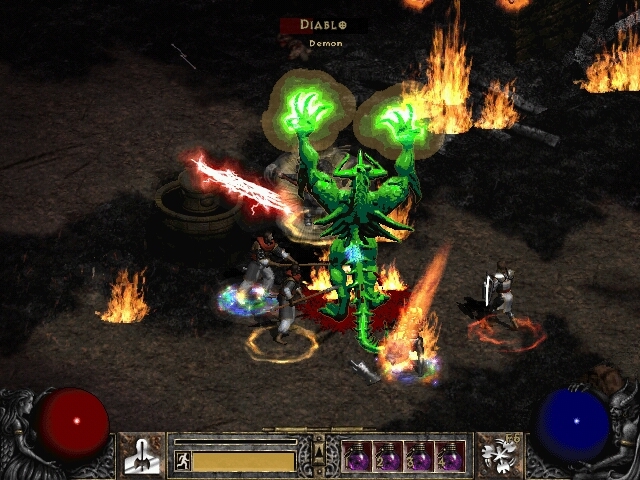Drink the purple potion in belt slot 3
The image size is (640, 480).
point(419,455)
